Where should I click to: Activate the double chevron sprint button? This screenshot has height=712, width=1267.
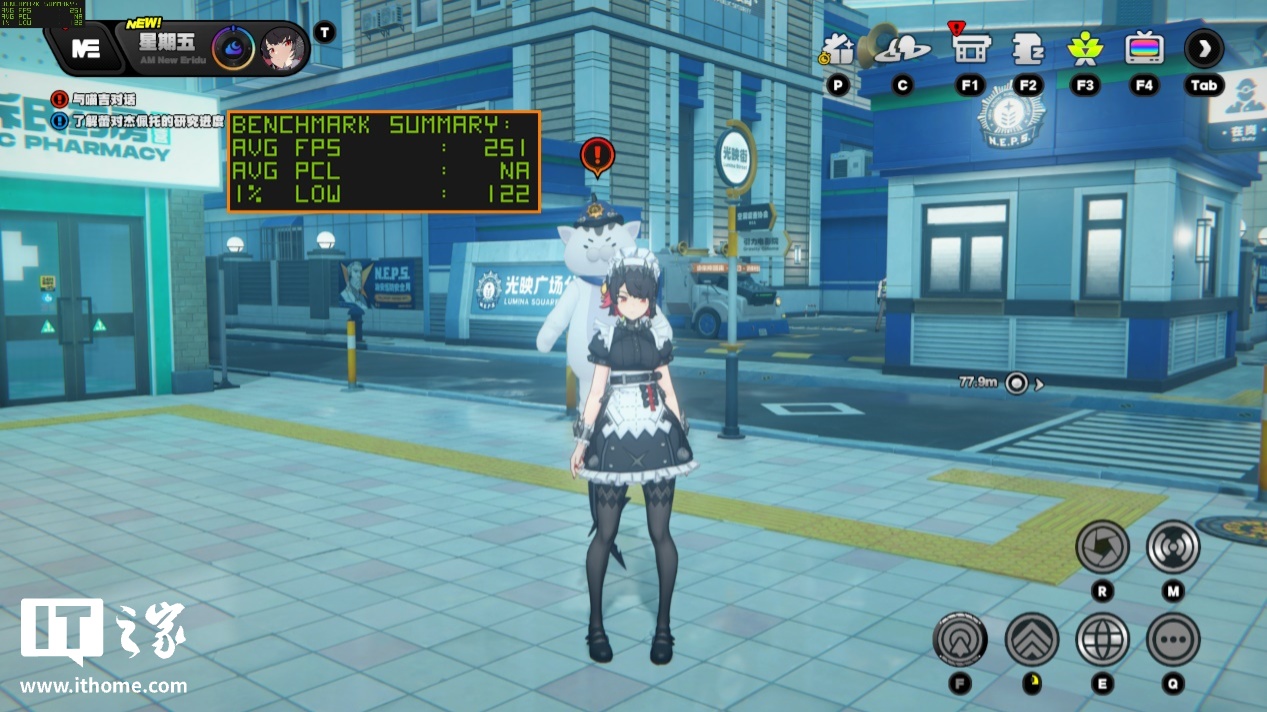(1031, 639)
